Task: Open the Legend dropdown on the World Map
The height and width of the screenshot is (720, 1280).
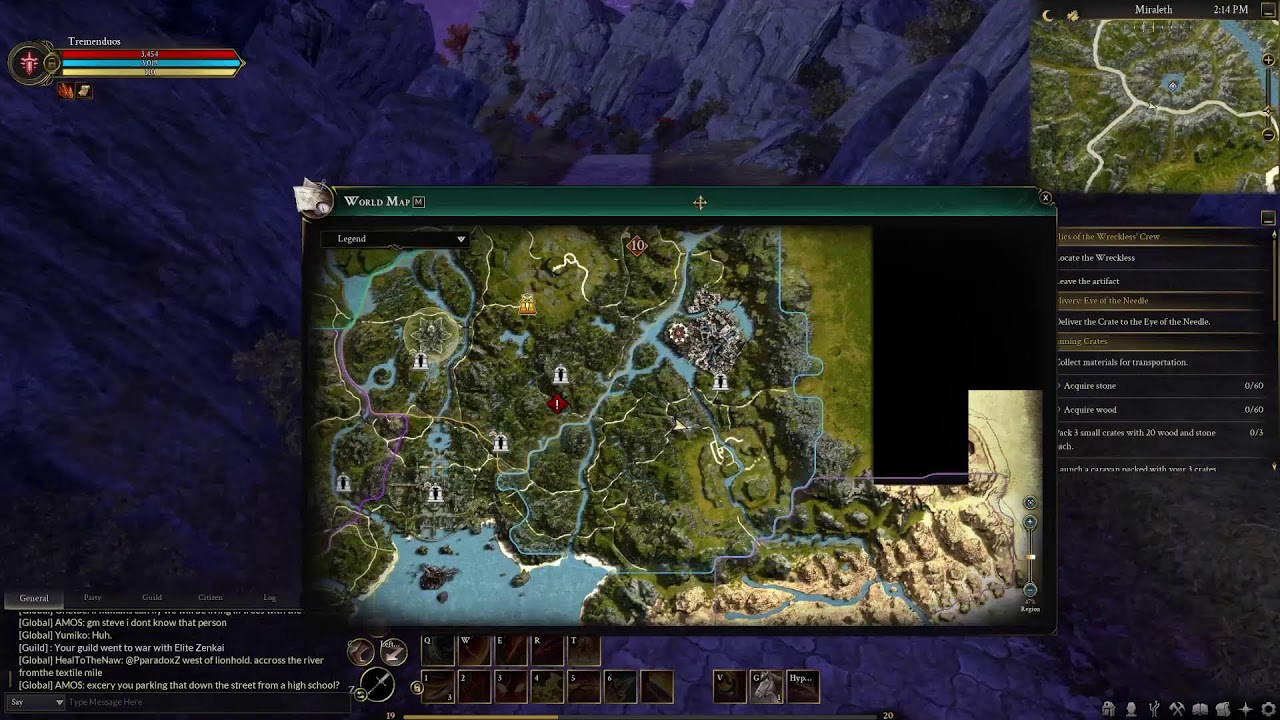Action: [396, 239]
